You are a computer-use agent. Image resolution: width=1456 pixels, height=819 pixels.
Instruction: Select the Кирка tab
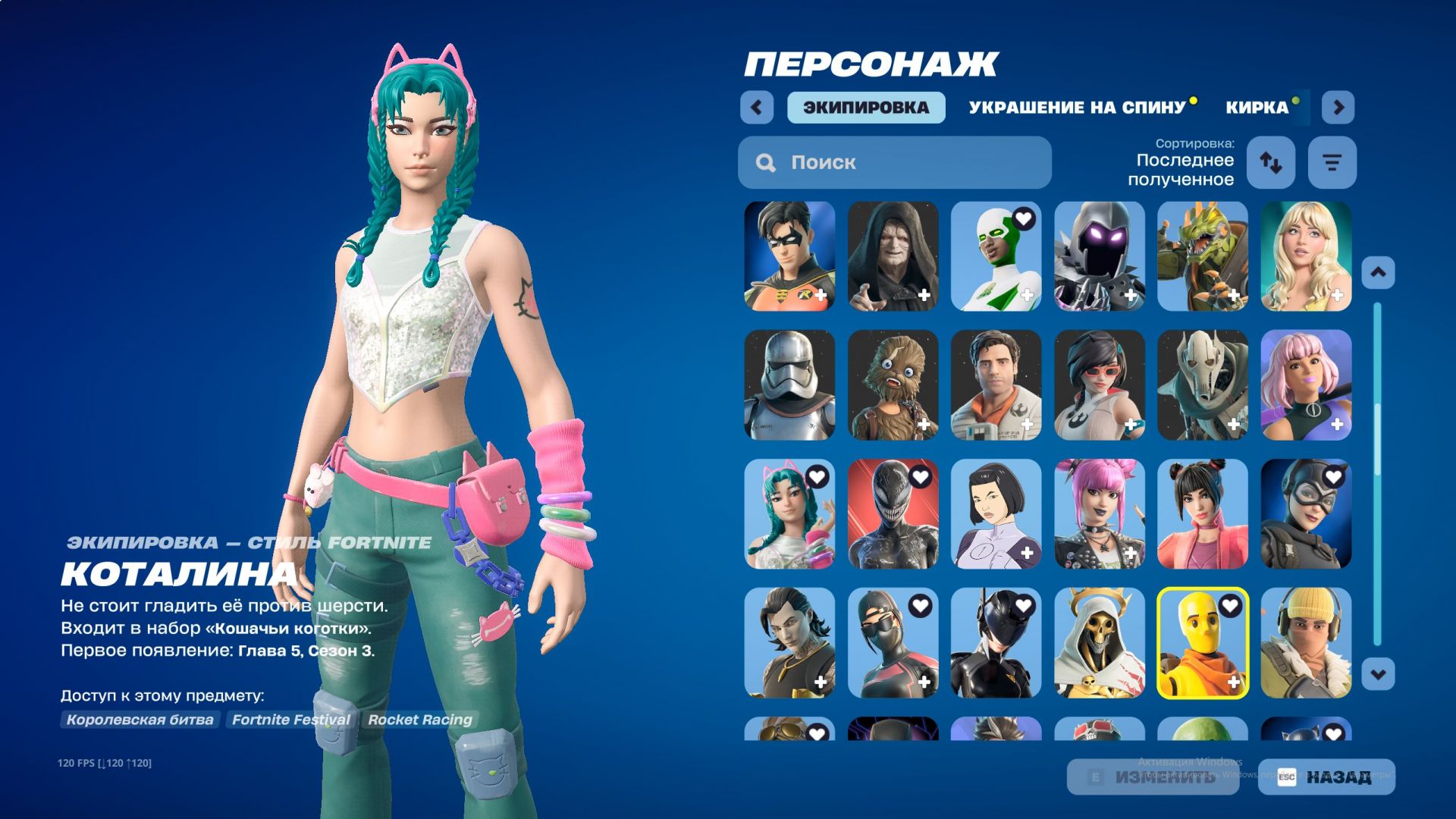coord(1257,108)
